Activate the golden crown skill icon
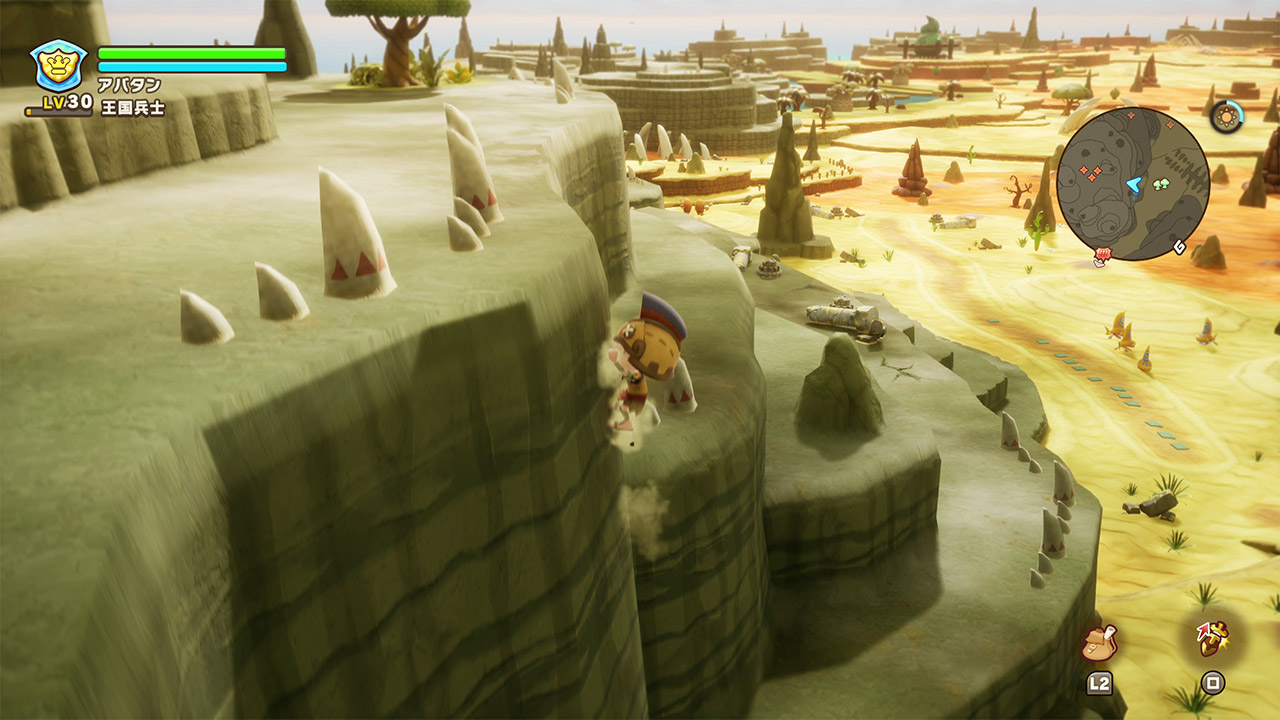This screenshot has height=720, width=1280. click(1212, 638)
